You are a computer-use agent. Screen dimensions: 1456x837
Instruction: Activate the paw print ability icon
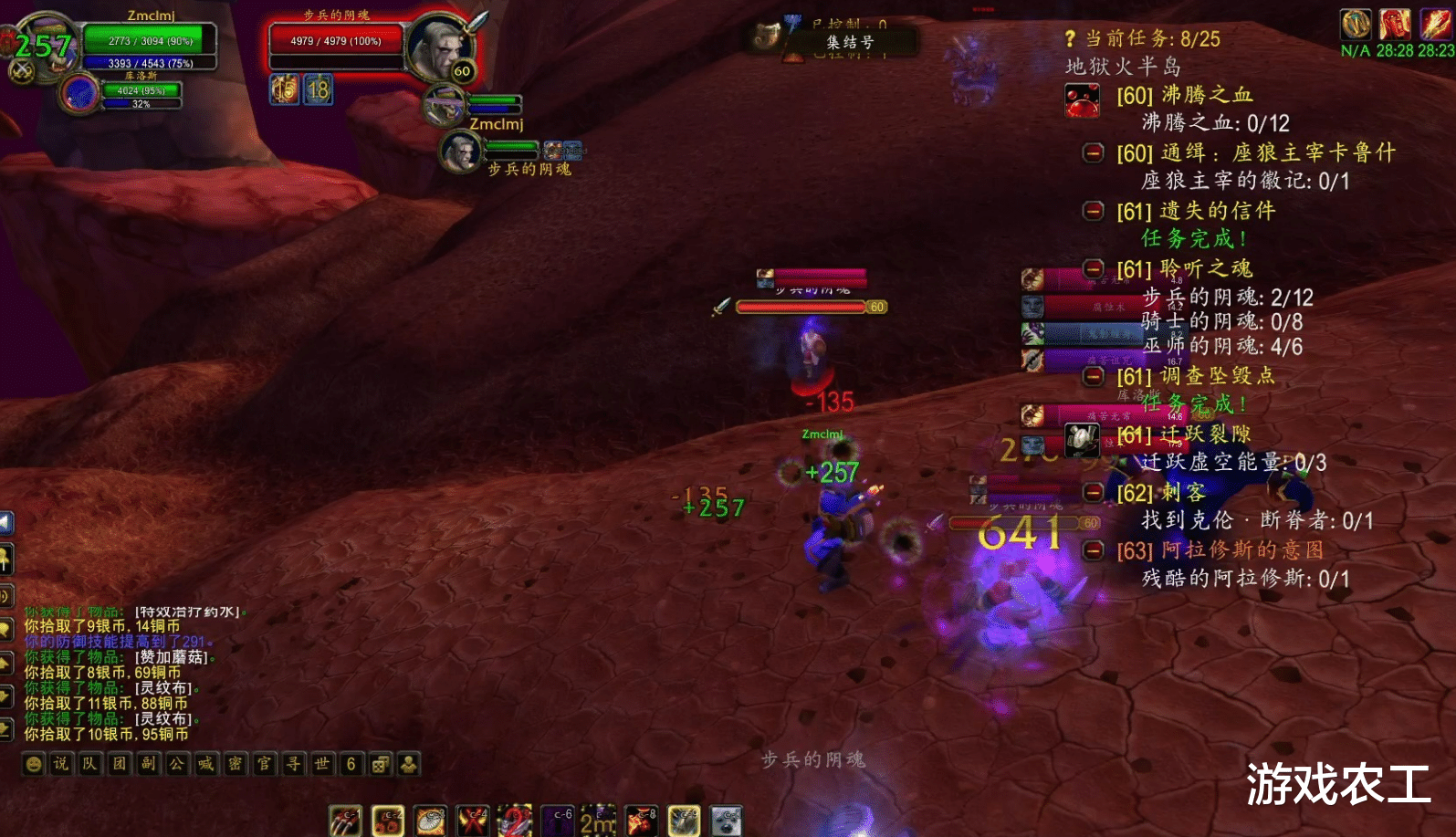coord(388,821)
